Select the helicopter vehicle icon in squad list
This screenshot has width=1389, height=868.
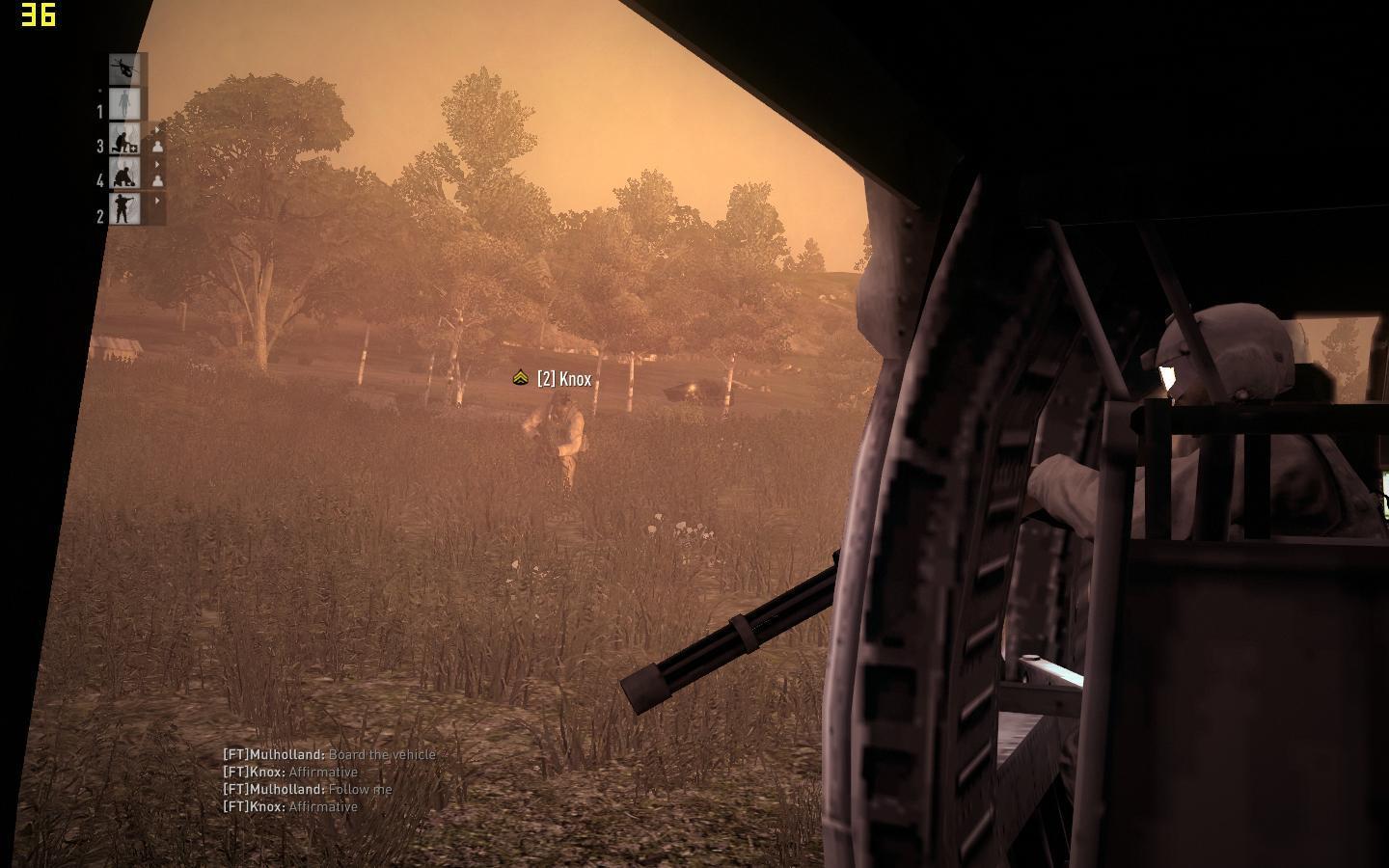[125, 68]
